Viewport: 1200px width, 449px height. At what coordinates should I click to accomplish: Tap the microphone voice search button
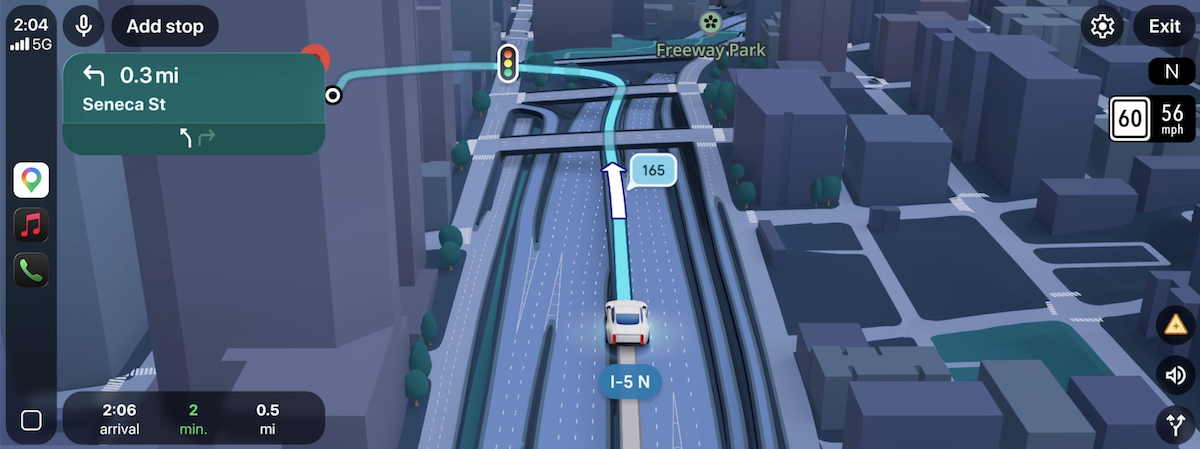pos(84,26)
